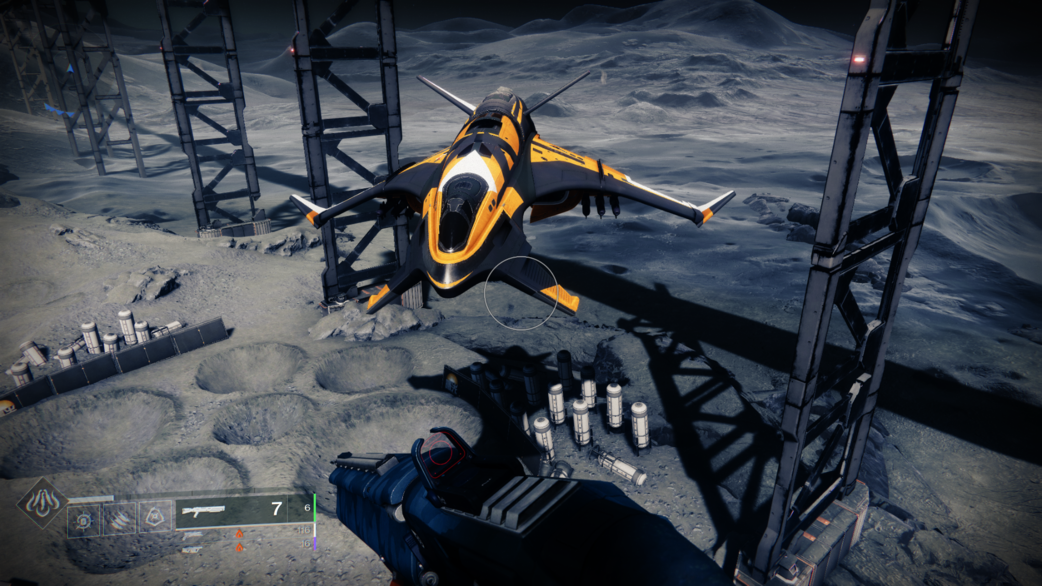Screen dimensions: 1042x586
Task: Choose the third weapon at the bottom
Action: pyautogui.click(x=192, y=549)
